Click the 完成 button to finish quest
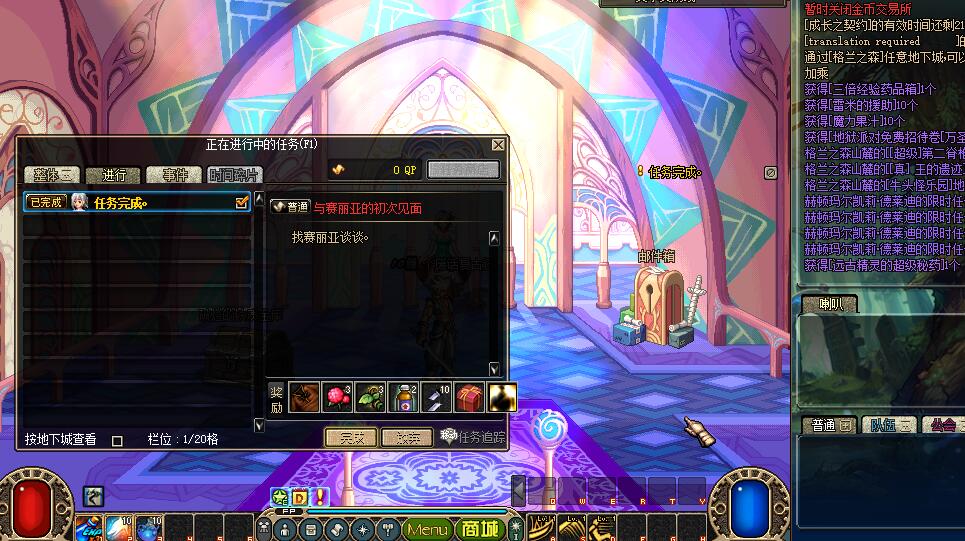965x541 pixels. click(351, 437)
